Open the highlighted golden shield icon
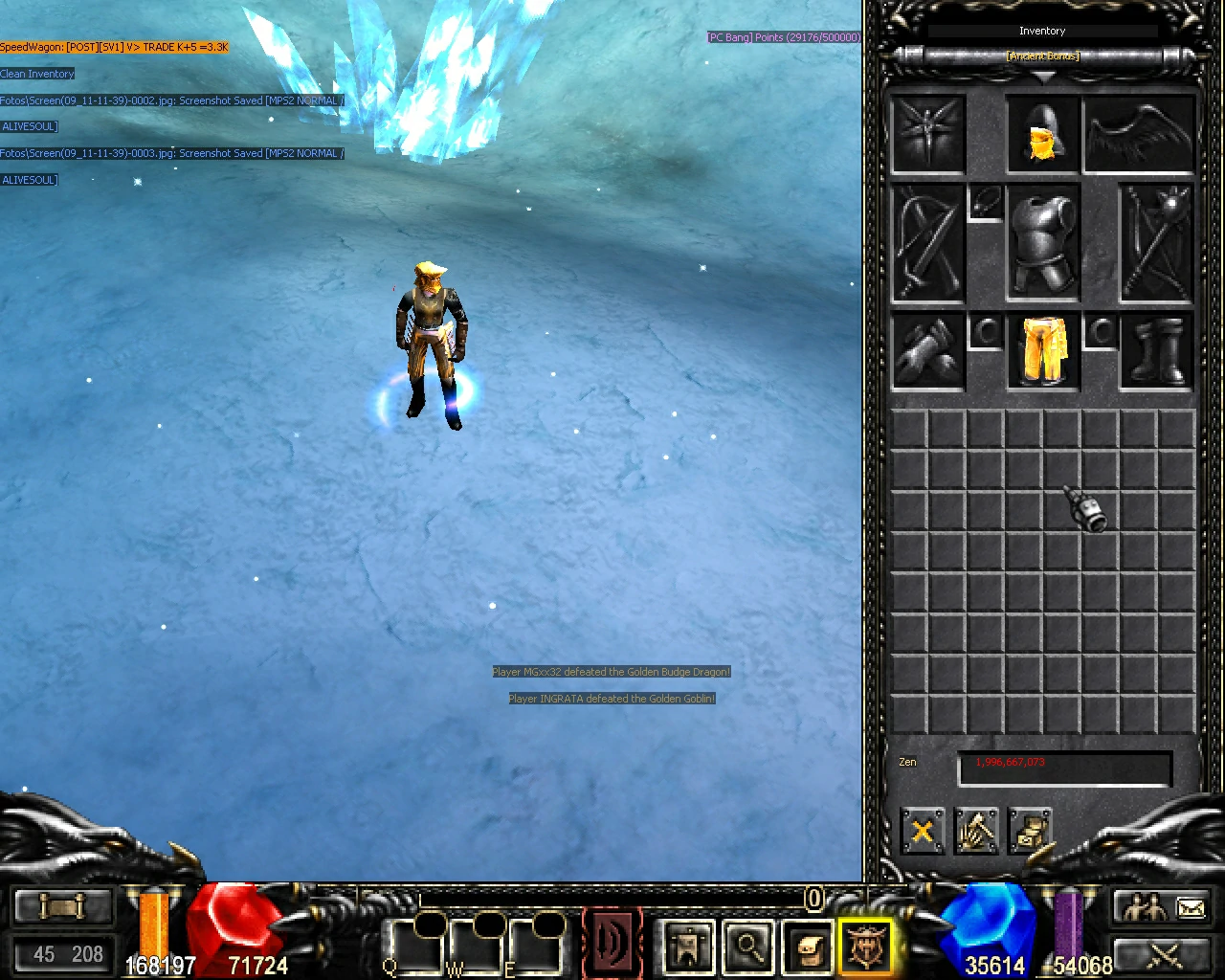The width and height of the screenshot is (1225, 980). 866,946
